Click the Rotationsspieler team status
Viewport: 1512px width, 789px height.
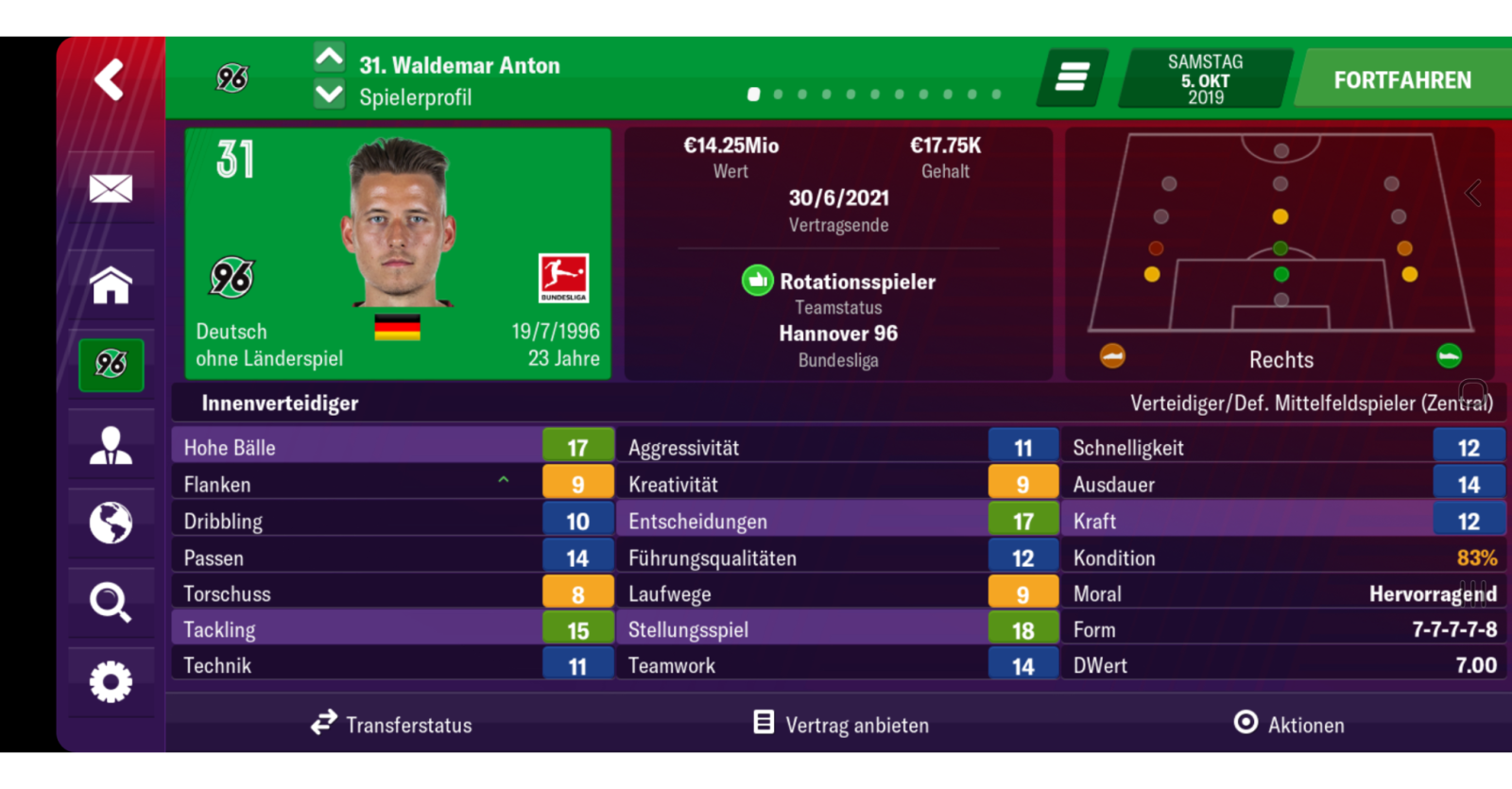[x=838, y=282]
